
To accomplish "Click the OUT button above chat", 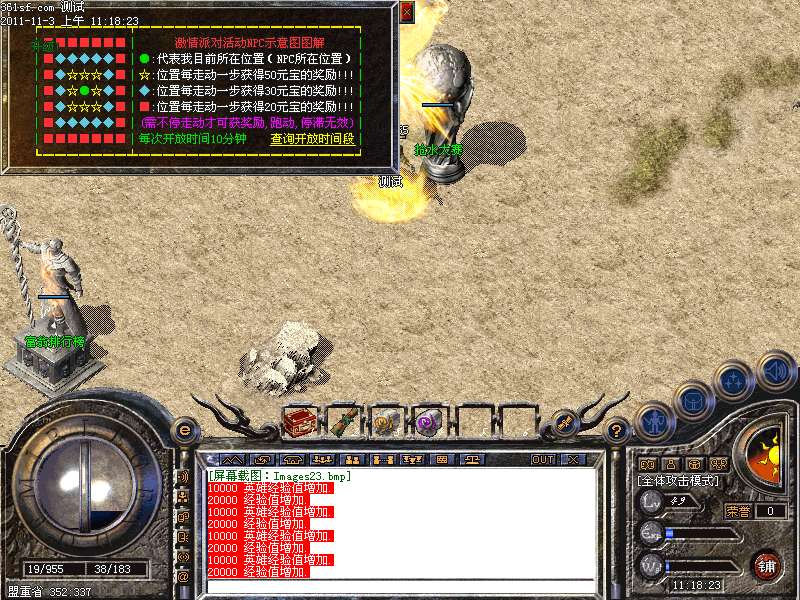I will click(x=543, y=460).
